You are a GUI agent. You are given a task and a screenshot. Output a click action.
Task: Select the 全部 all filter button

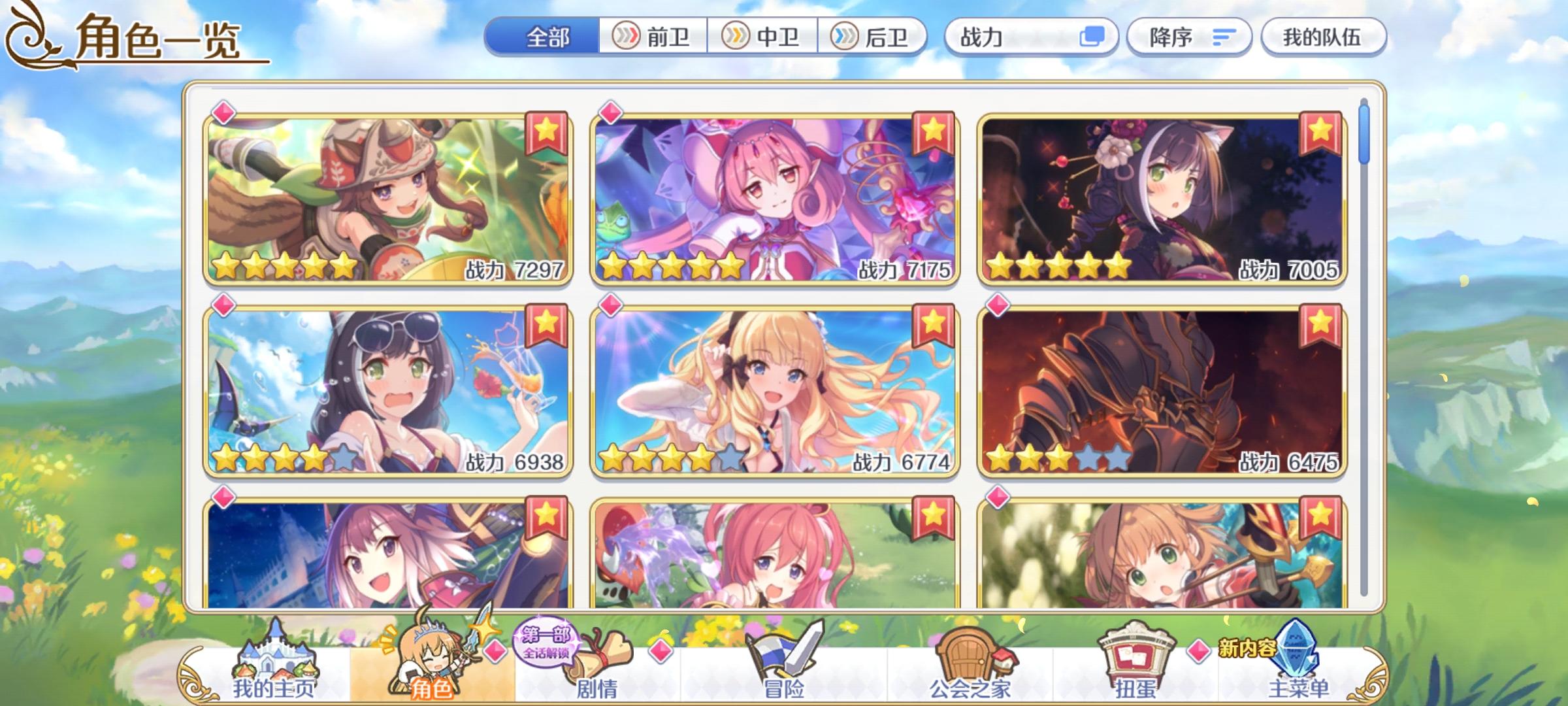549,37
